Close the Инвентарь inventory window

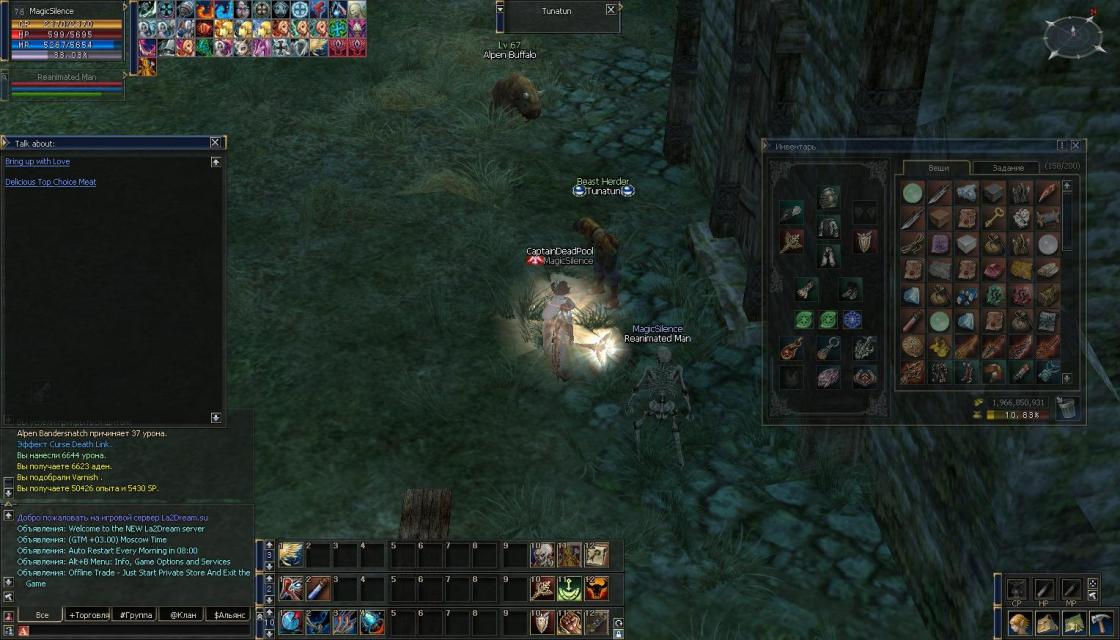click(x=1075, y=146)
